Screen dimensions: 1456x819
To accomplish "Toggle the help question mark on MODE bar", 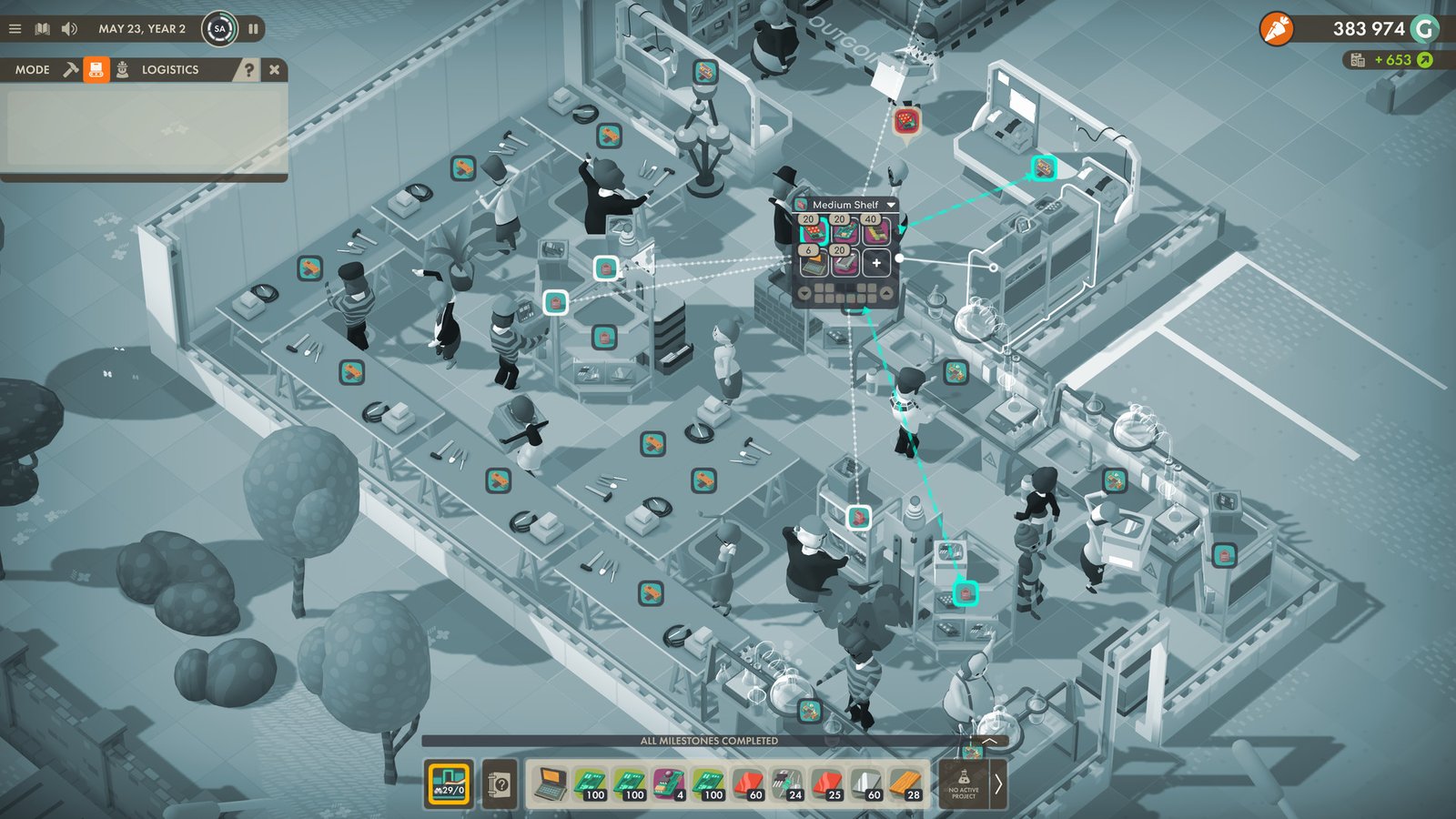I will point(250,70).
